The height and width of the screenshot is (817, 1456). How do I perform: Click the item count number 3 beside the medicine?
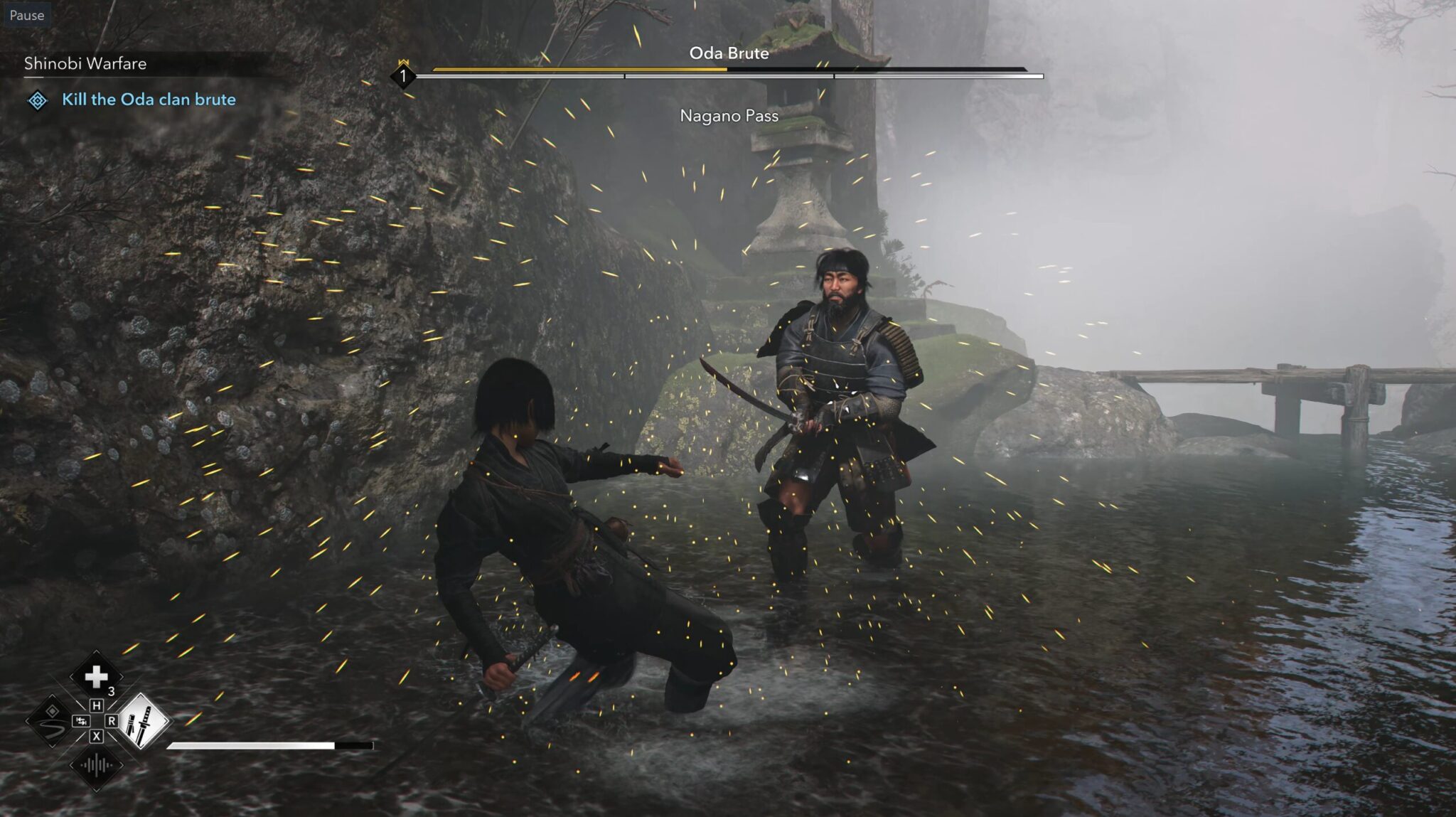coord(112,690)
